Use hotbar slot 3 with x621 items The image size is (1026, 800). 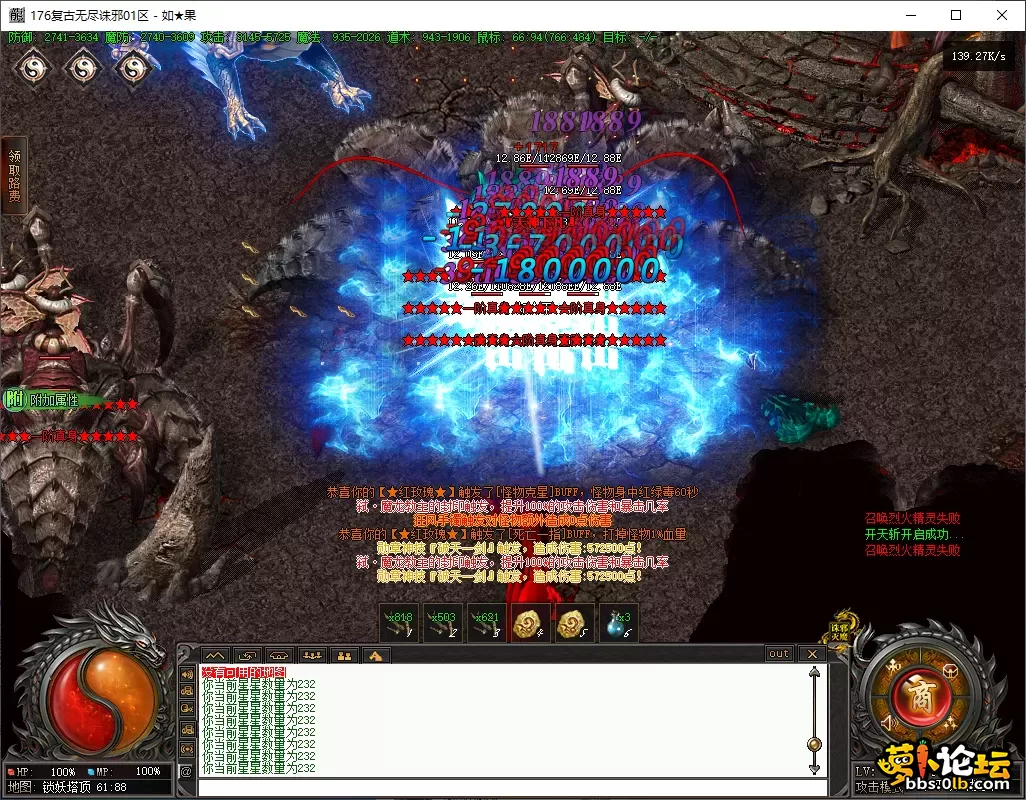click(487, 624)
